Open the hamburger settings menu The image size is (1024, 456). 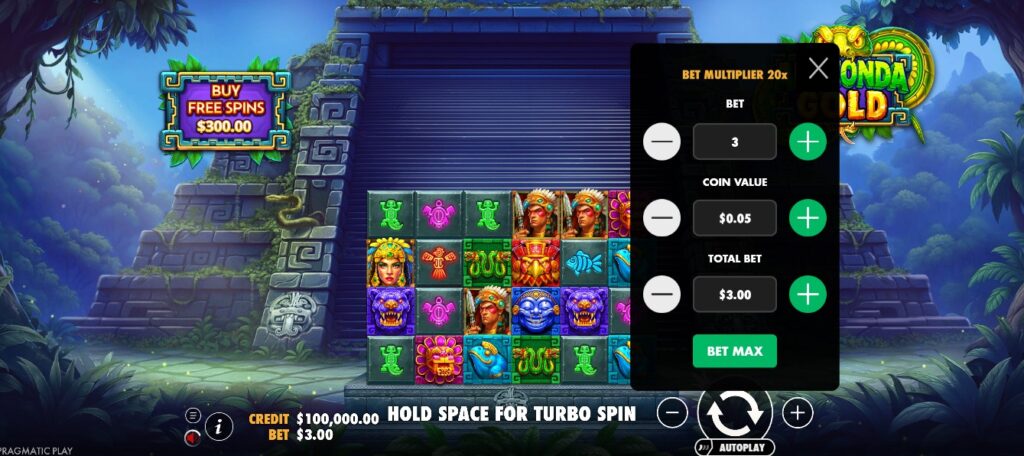click(x=193, y=415)
